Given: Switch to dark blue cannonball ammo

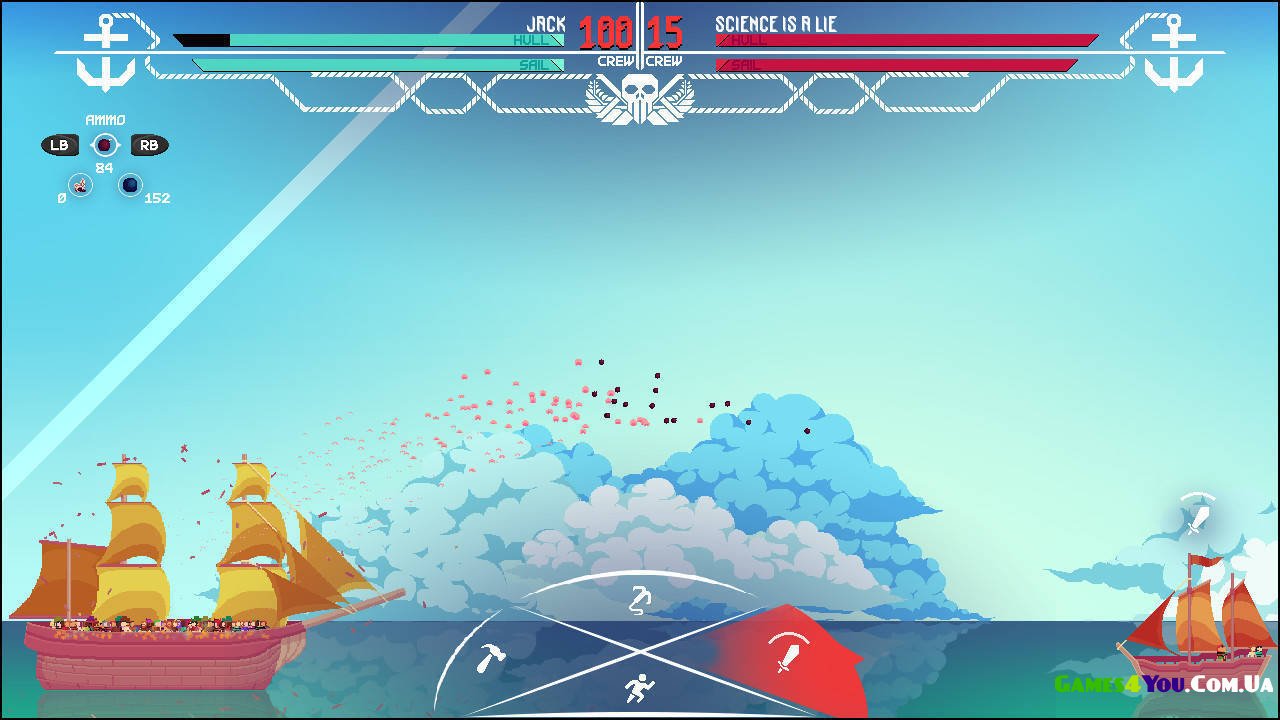Looking at the screenshot, I should pos(130,185).
